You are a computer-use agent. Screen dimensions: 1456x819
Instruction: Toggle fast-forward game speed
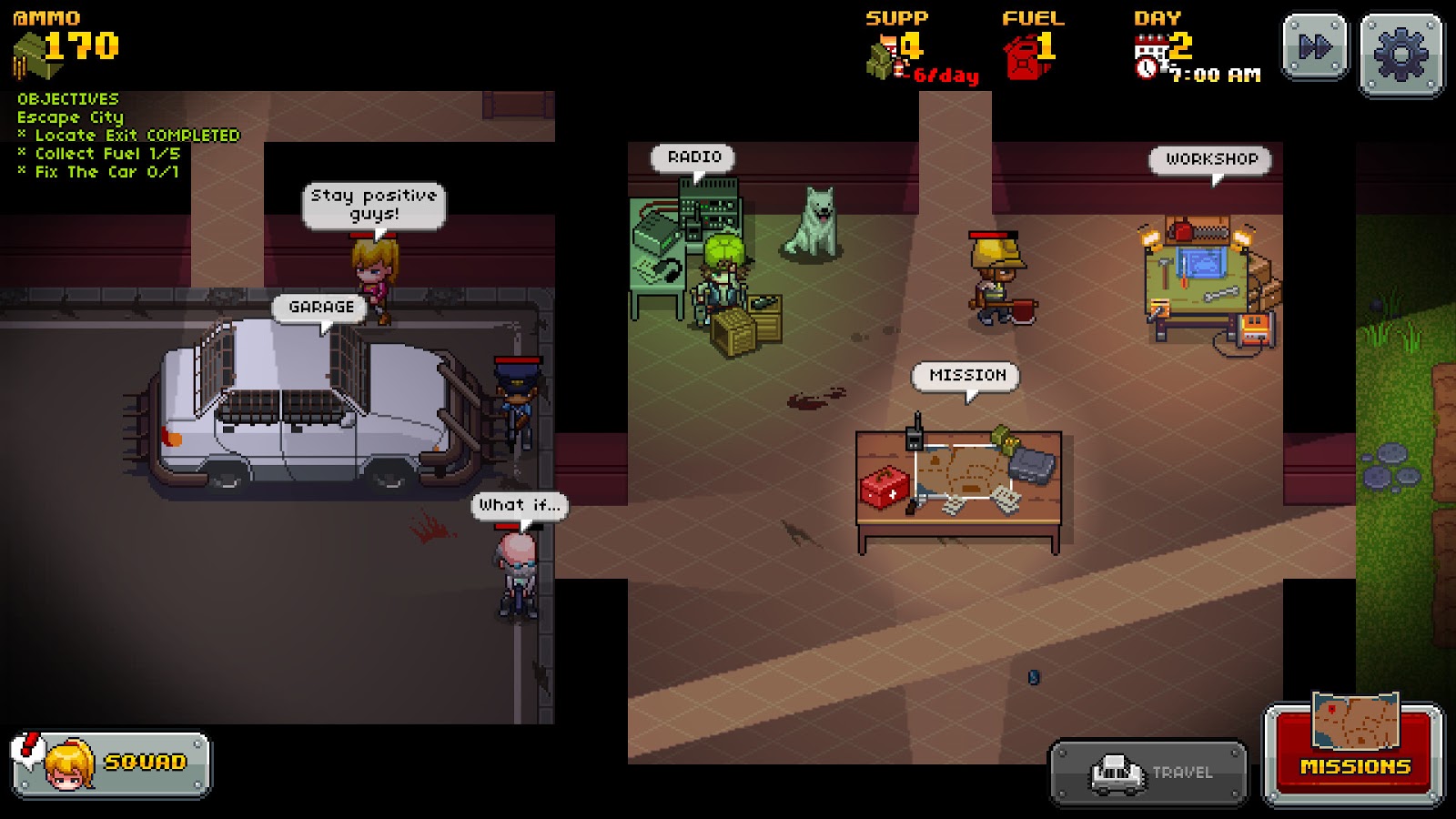(1315, 45)
